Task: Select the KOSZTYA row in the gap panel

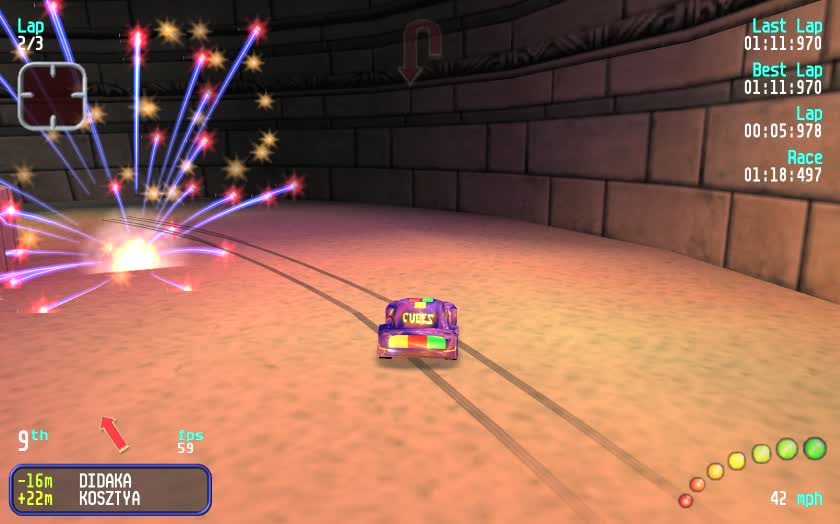Action: 110,498
